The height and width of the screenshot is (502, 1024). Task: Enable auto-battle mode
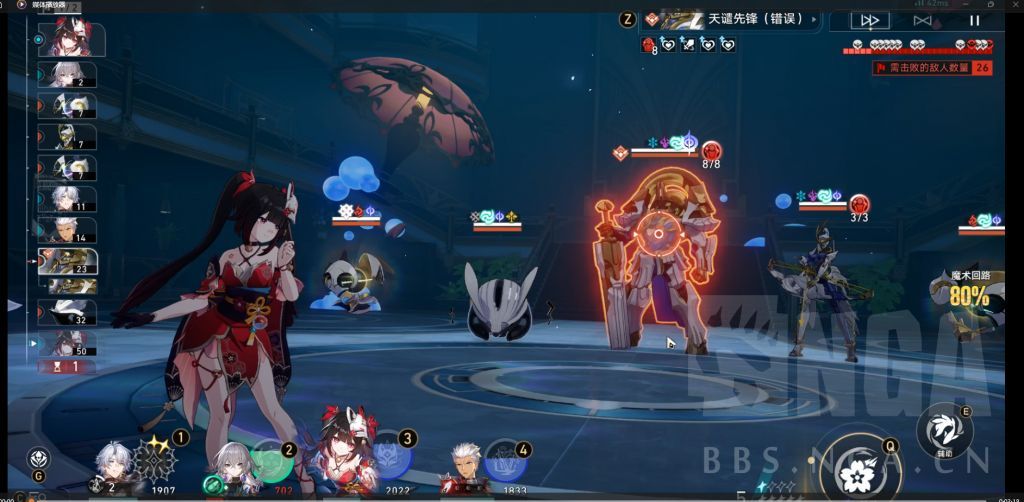click(922, 20)
